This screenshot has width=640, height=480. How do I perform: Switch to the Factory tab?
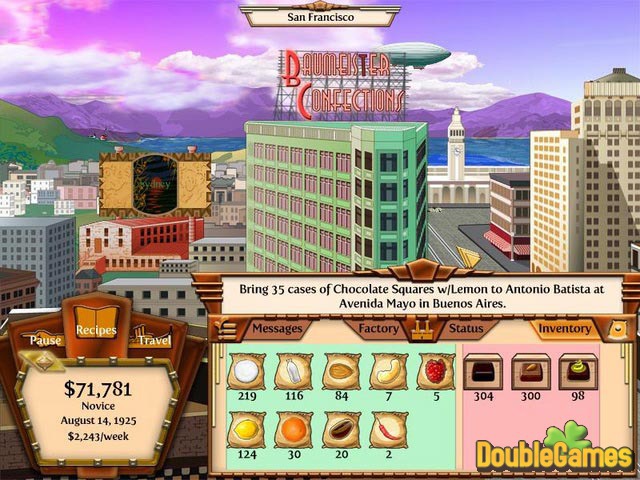379,328
